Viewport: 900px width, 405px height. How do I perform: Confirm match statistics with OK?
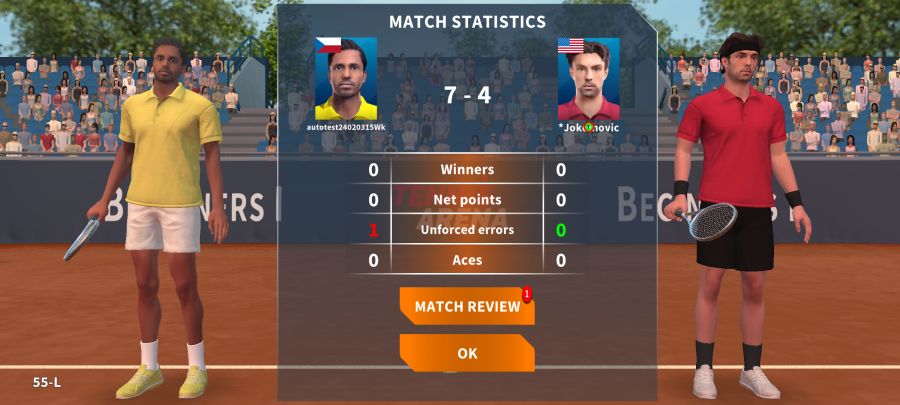(467, 353)
